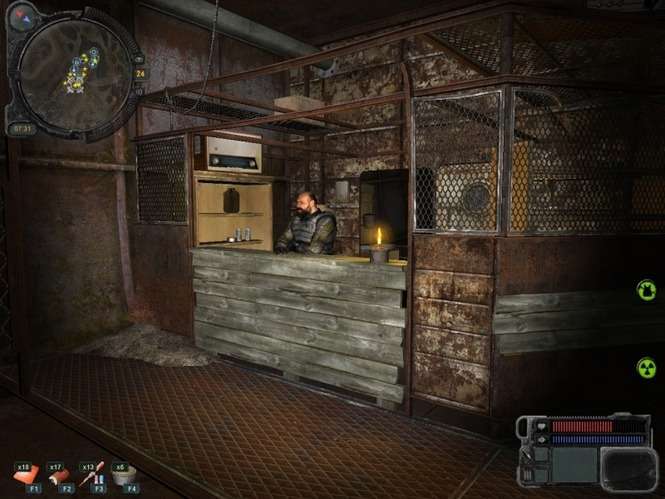Select the F2 quick slot item

[62, 475]
